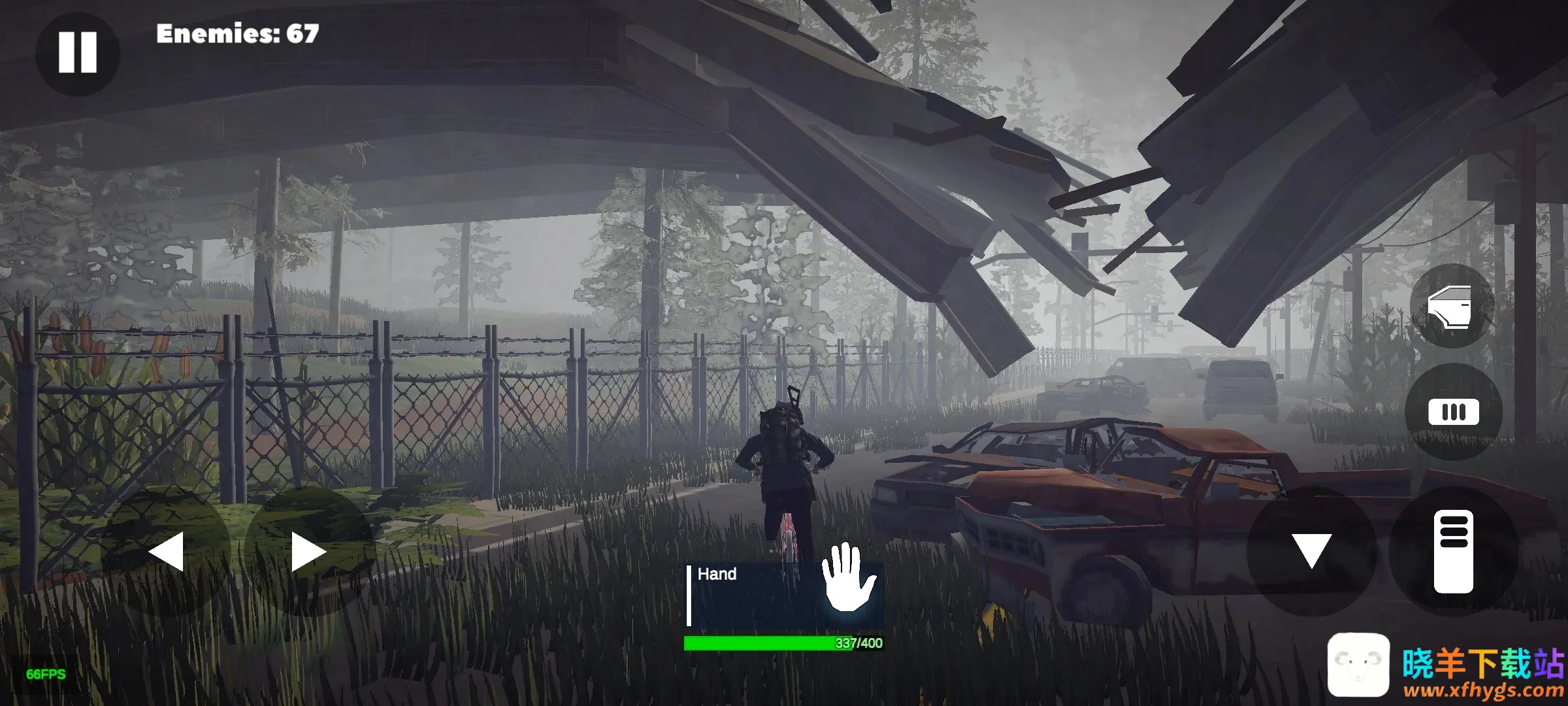This screenshot has height=706, width=1568.
Task: Steer left with the left arrow button
Action: (x=166, y=552)
